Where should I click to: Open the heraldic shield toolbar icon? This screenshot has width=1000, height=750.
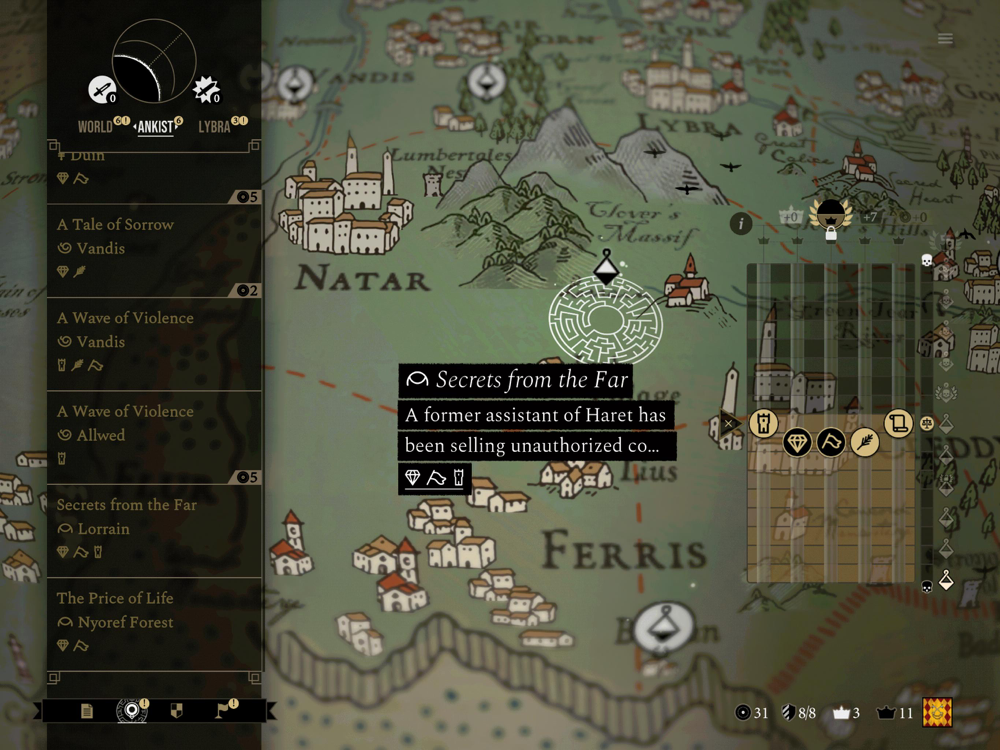pyautogui.click(x=177, y=711)
